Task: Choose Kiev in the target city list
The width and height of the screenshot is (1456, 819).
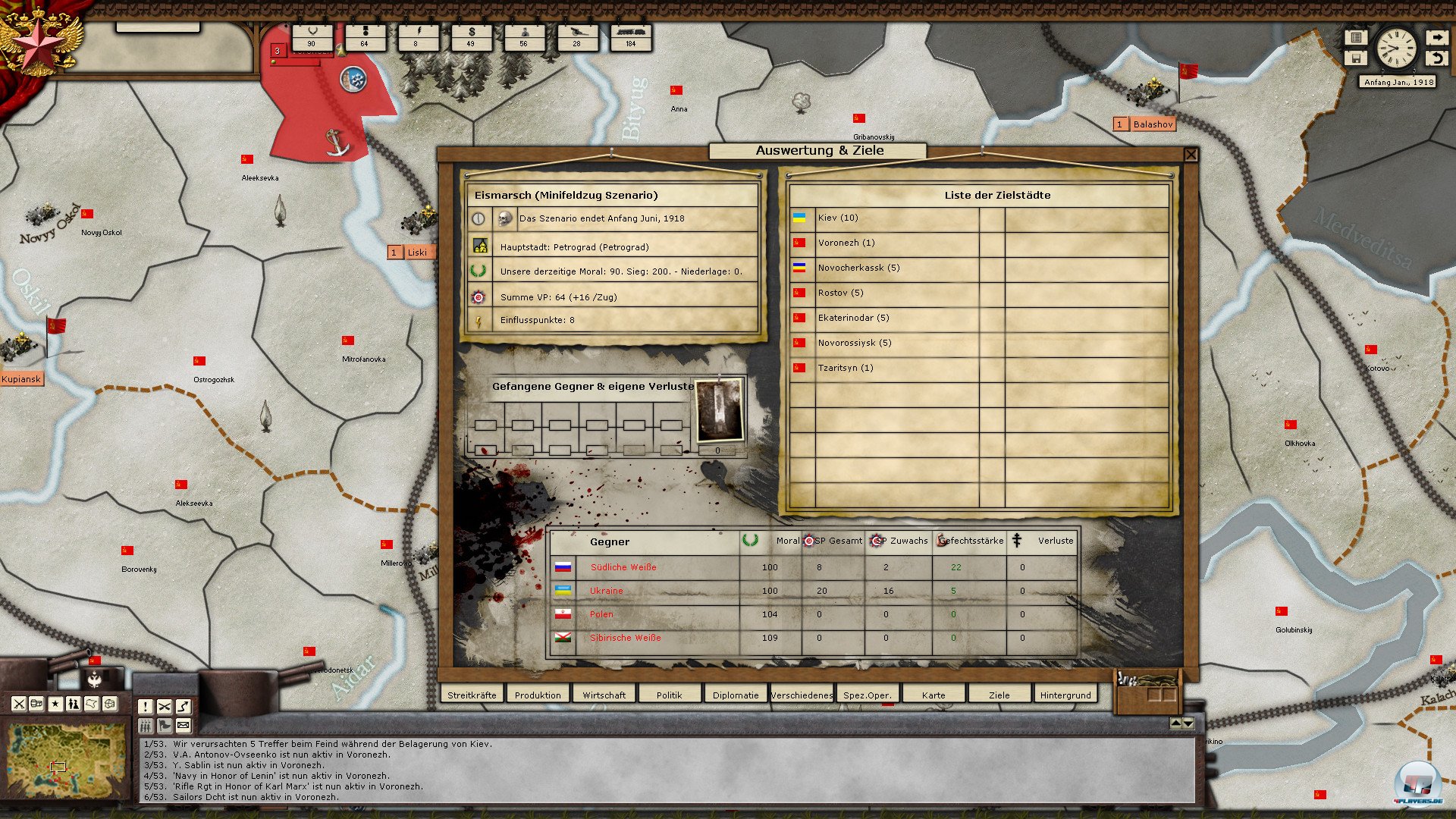Action: pyautogui.click(x=838, y=218)
